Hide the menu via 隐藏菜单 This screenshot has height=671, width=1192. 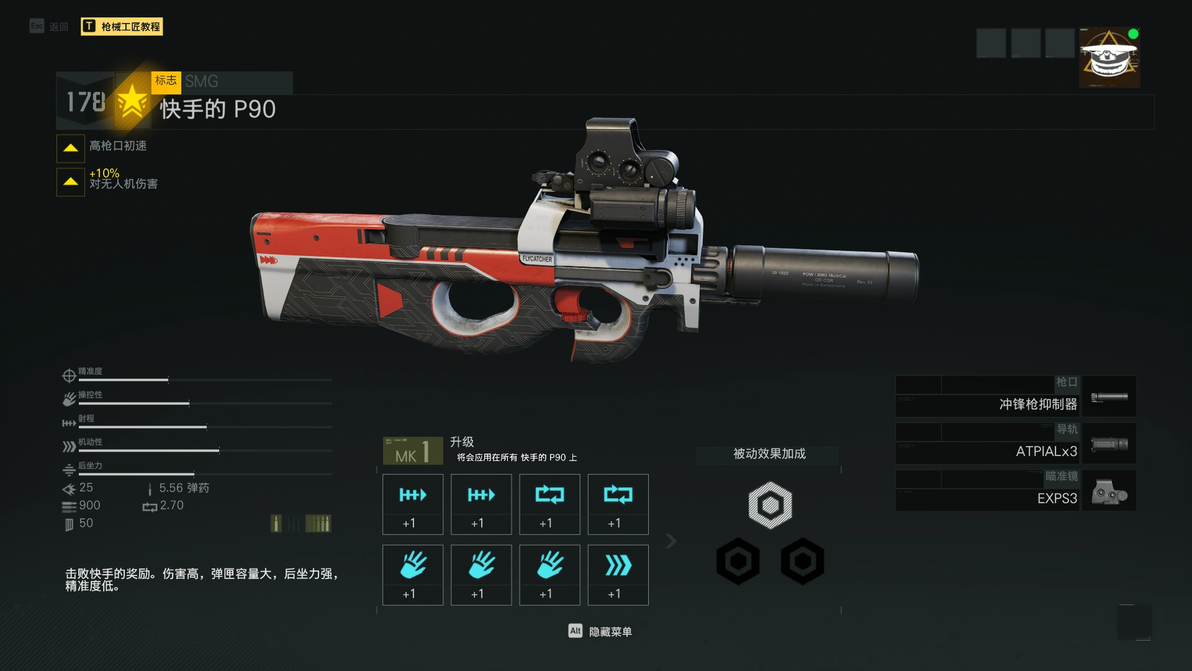600,632
